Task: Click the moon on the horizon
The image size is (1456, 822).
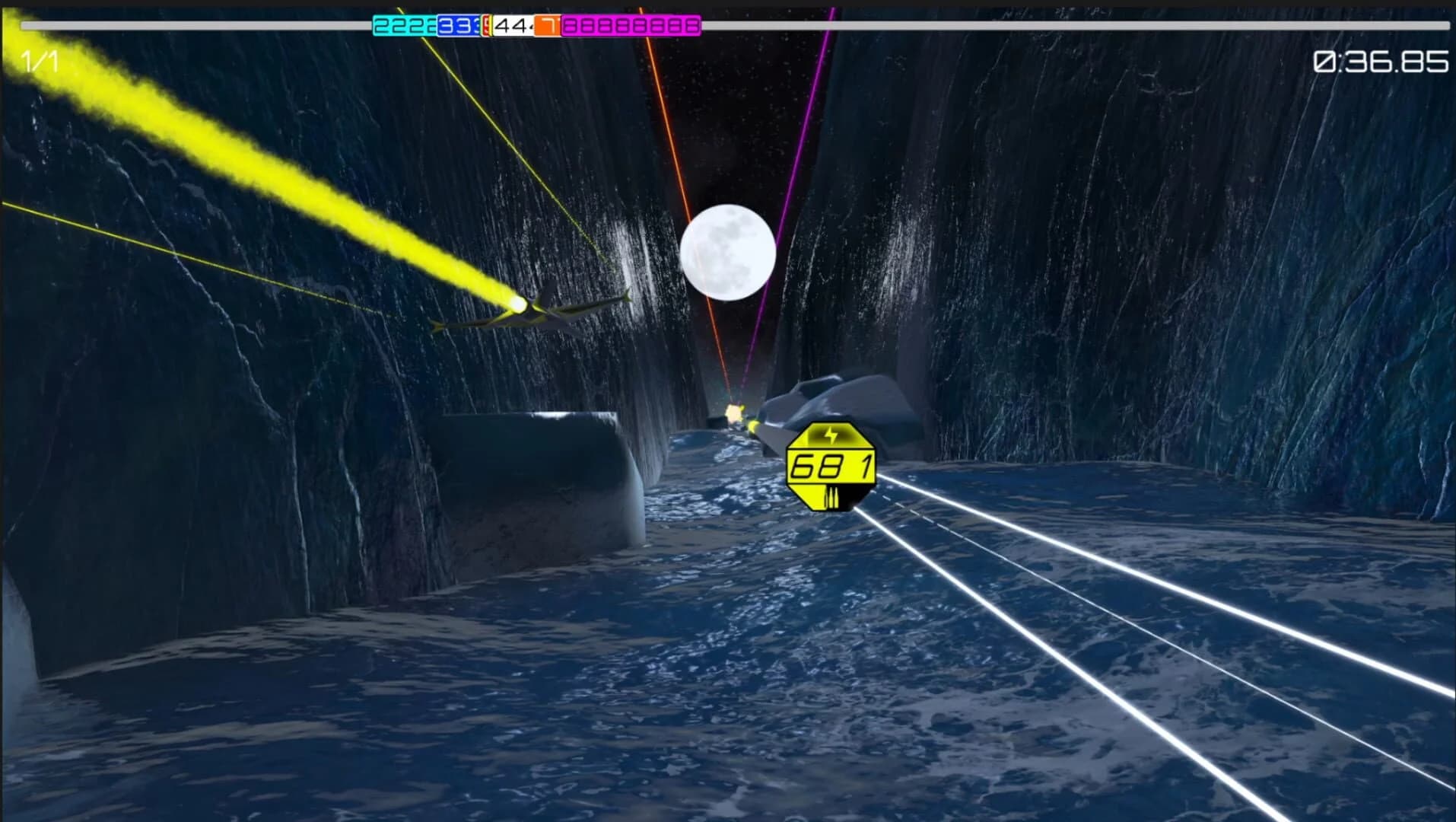Action: (x=729, y=251)
